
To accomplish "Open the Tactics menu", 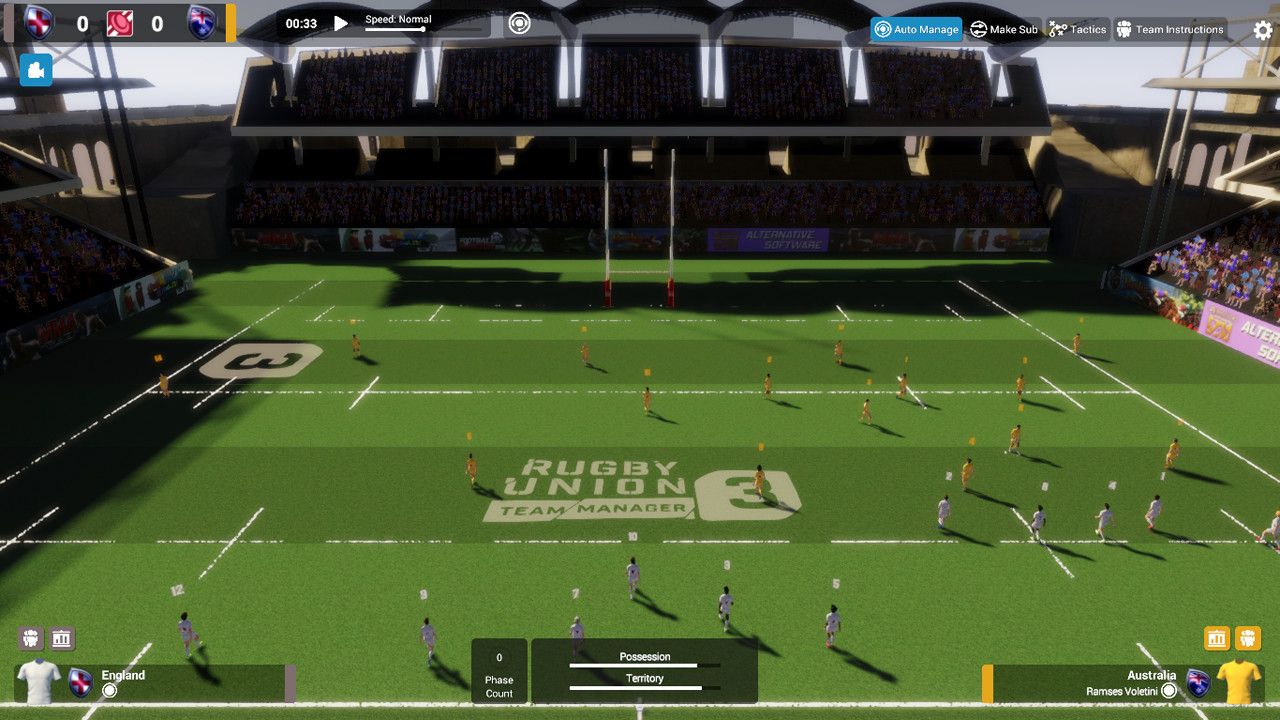I will click(1078, 29).
